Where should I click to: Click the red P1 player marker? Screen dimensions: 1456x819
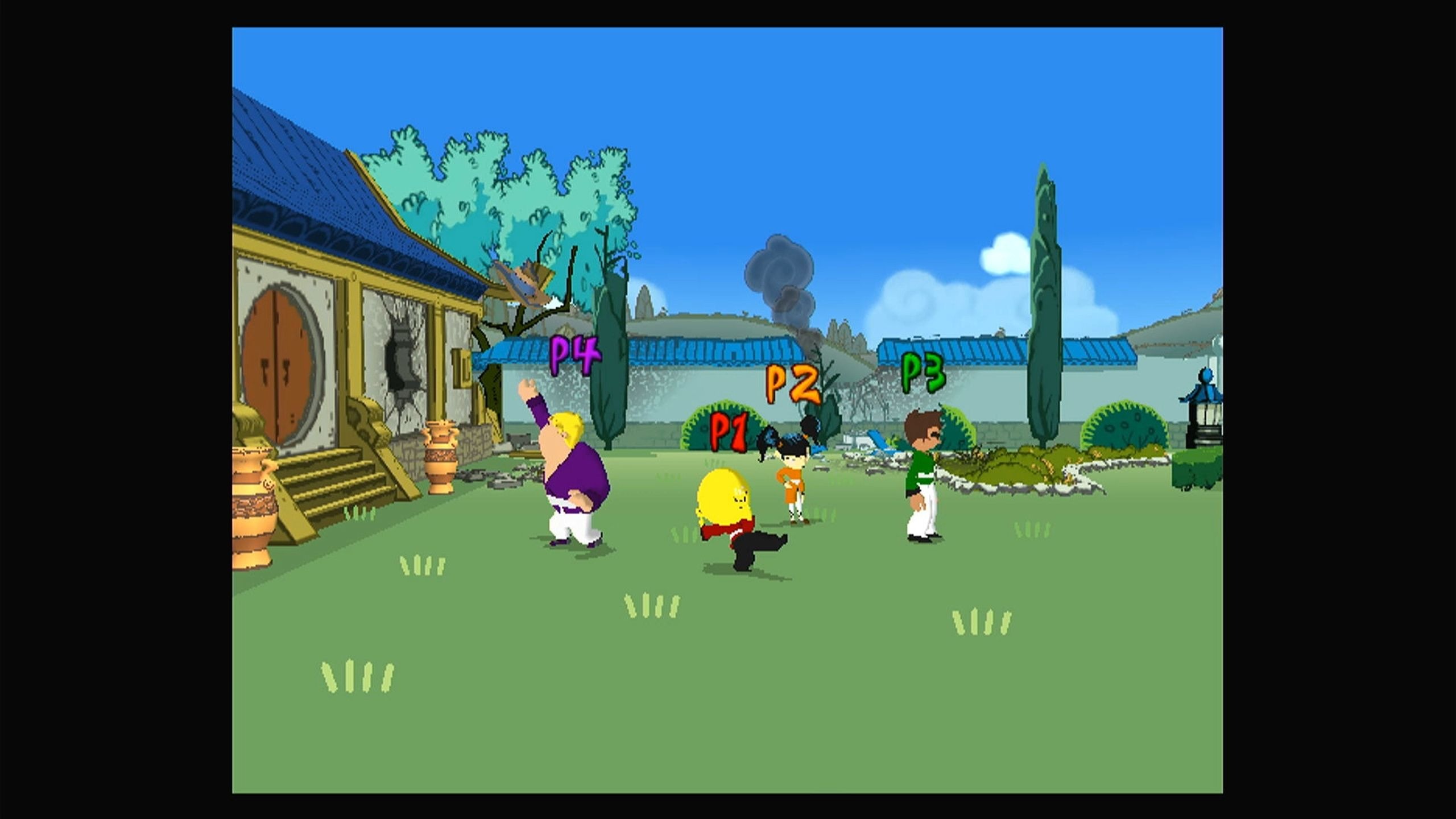(729, 432)
